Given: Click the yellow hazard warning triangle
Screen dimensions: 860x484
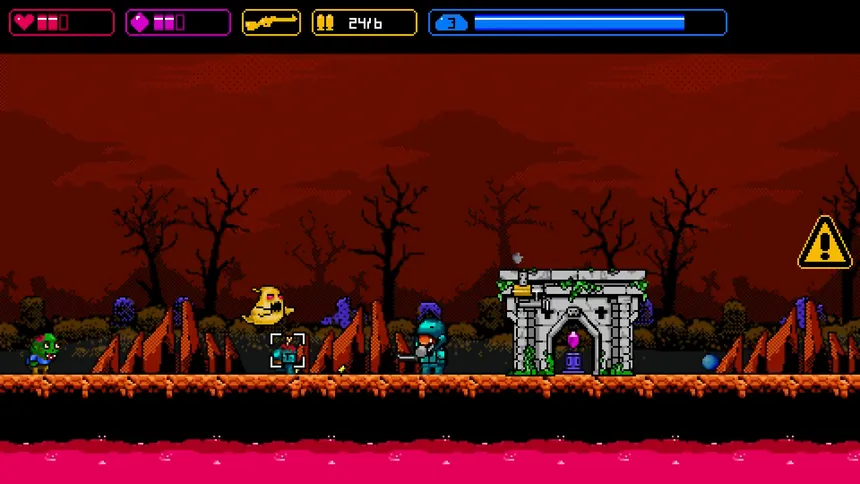Looking at the screenshot, I should coord(824,244).
